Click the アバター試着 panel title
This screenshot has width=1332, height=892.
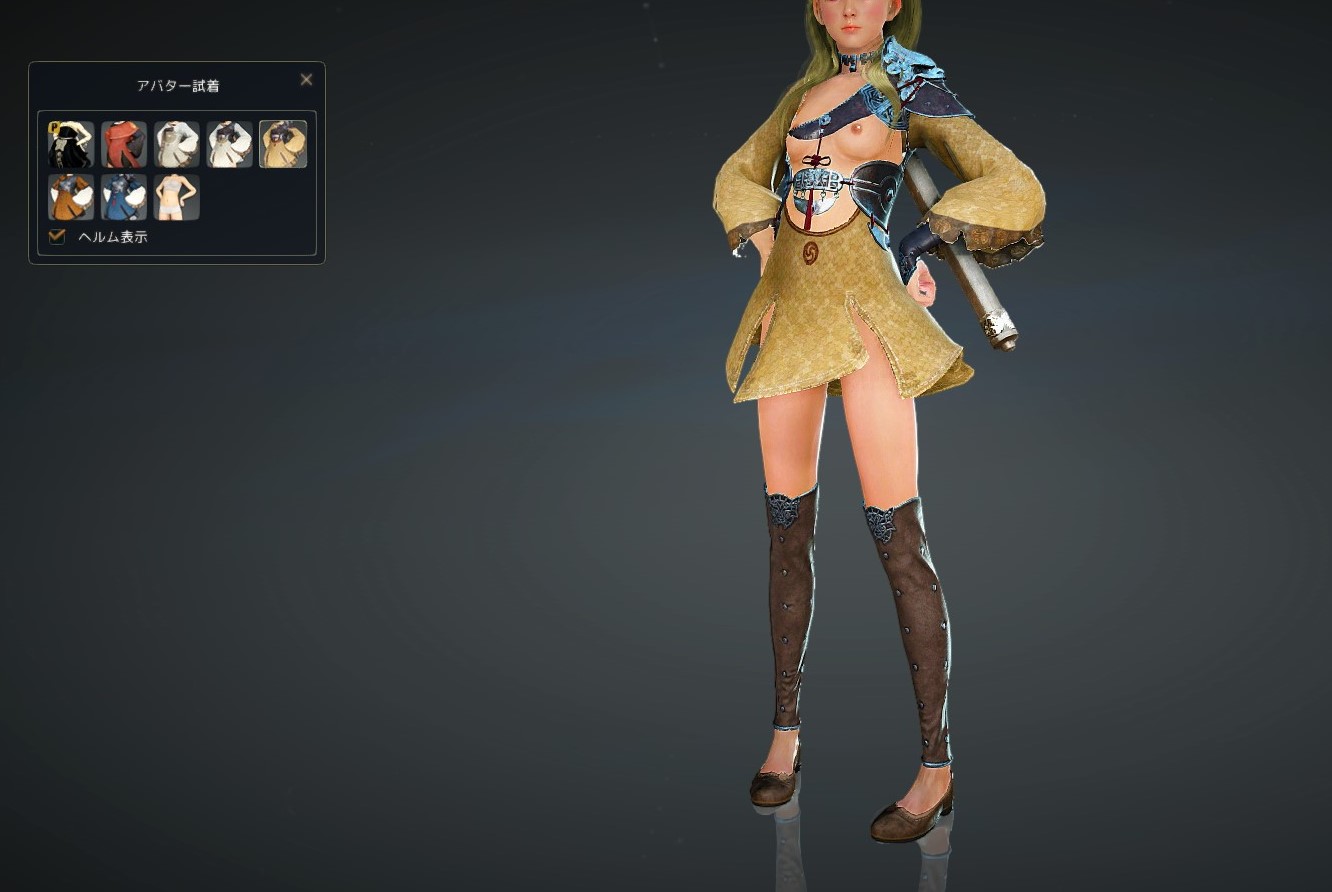tap(177, 86)
